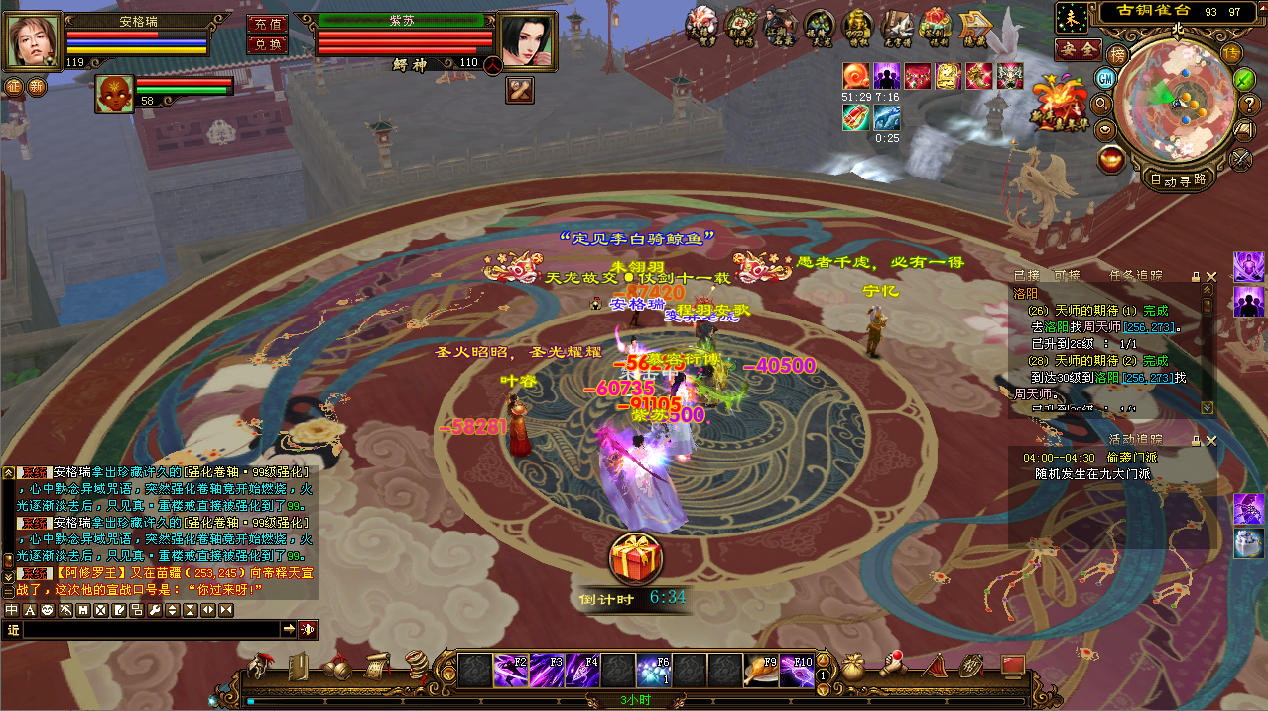Close the quest tracker panel

click(1211, 276)
